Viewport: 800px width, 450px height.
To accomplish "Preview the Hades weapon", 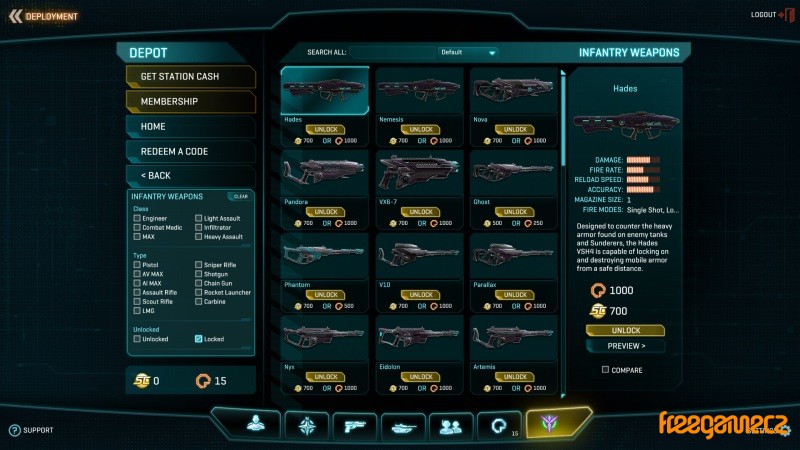I will (x=625, y=346).
